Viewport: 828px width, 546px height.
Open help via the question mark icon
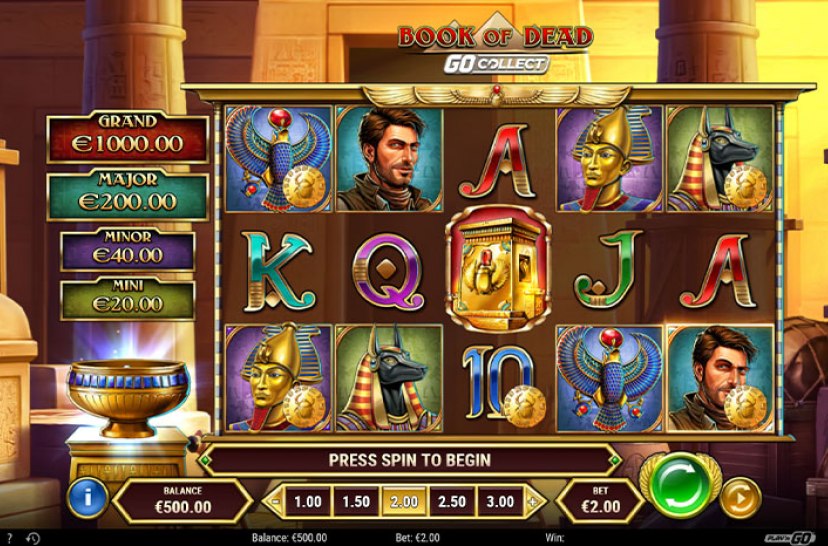pos(9,538)
